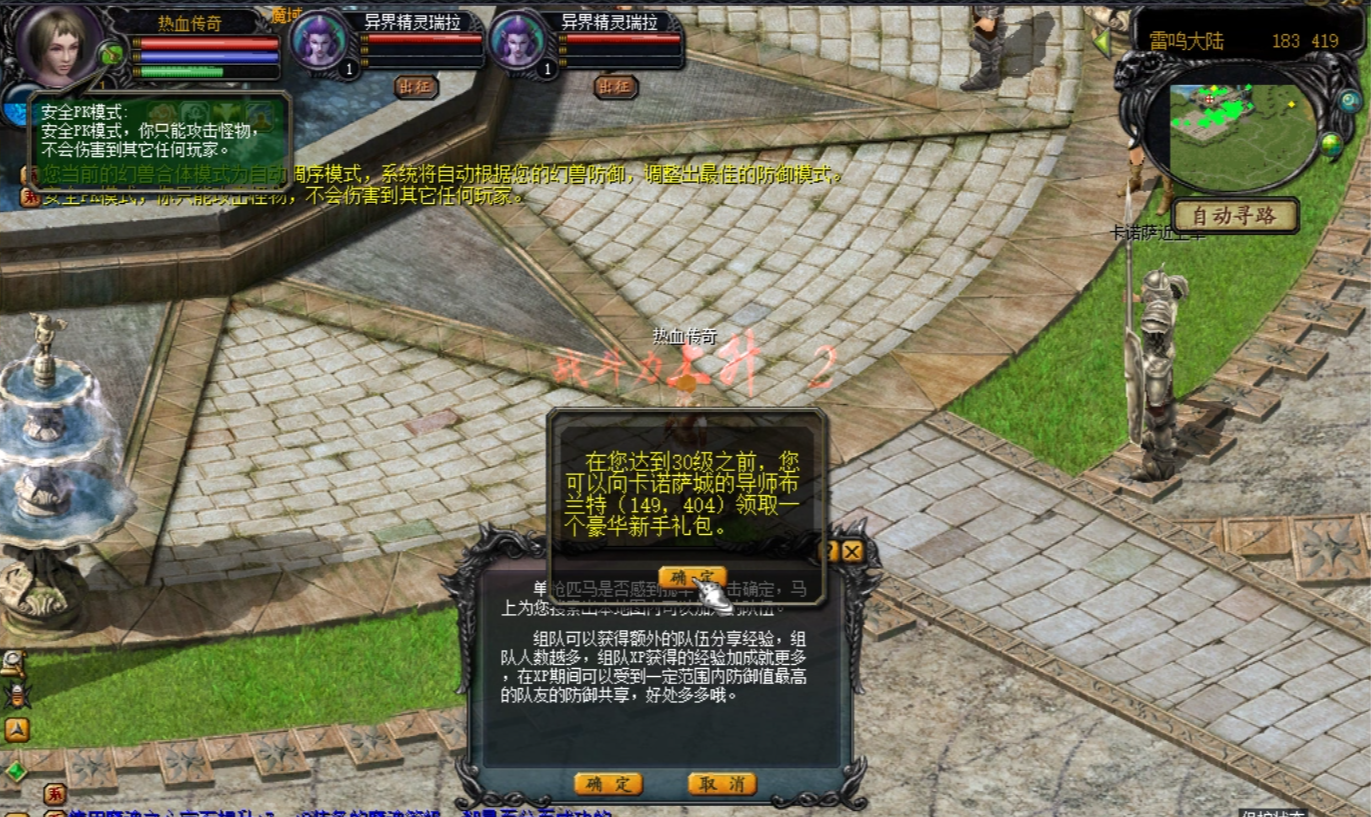This screenshot has height=817, width=1371.
Task: Click the 自动寻路 auto-pathfinding button
Action: (1236, 215)
